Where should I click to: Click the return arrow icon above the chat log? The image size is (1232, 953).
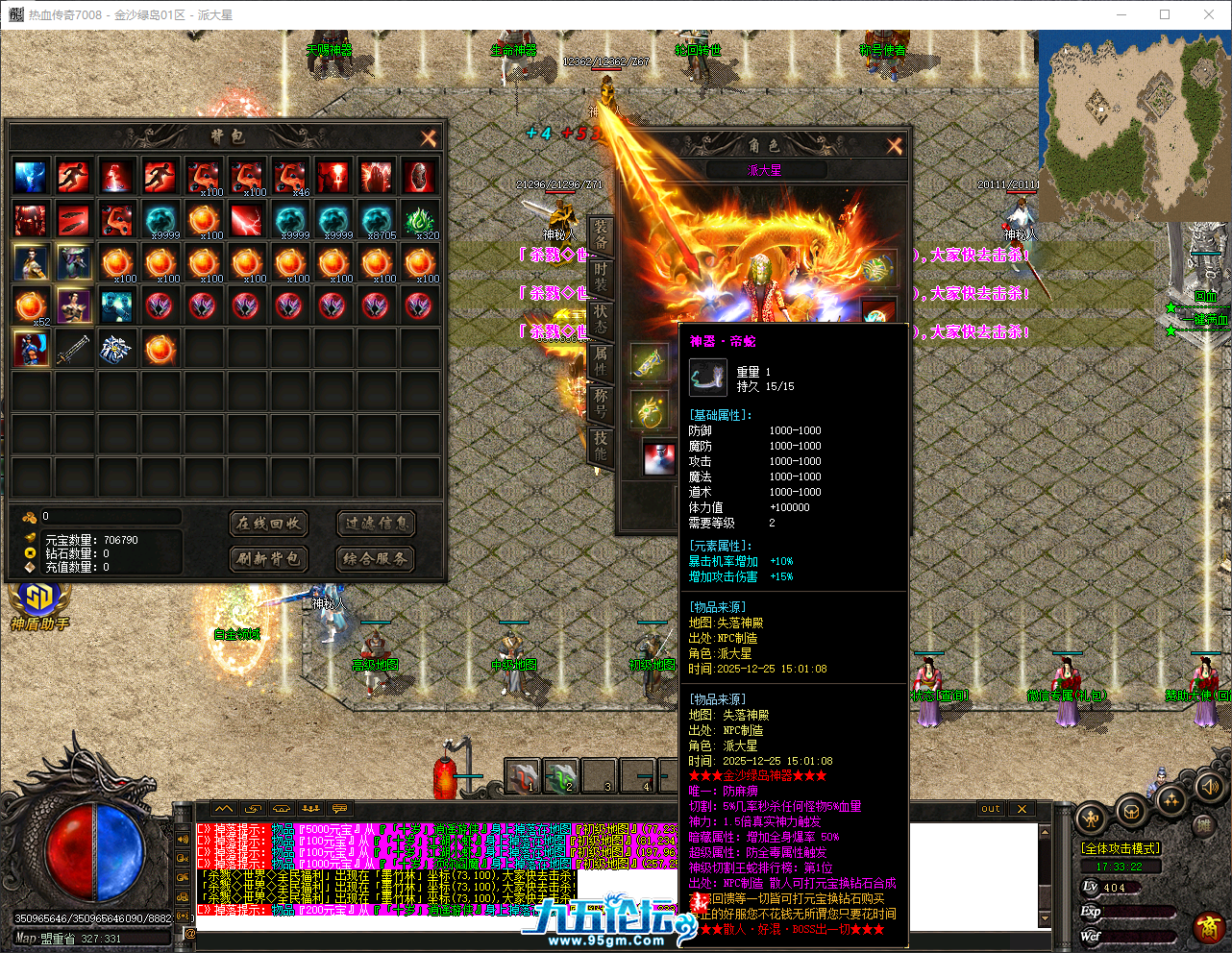pyautogui.click(x=252, y=809)
